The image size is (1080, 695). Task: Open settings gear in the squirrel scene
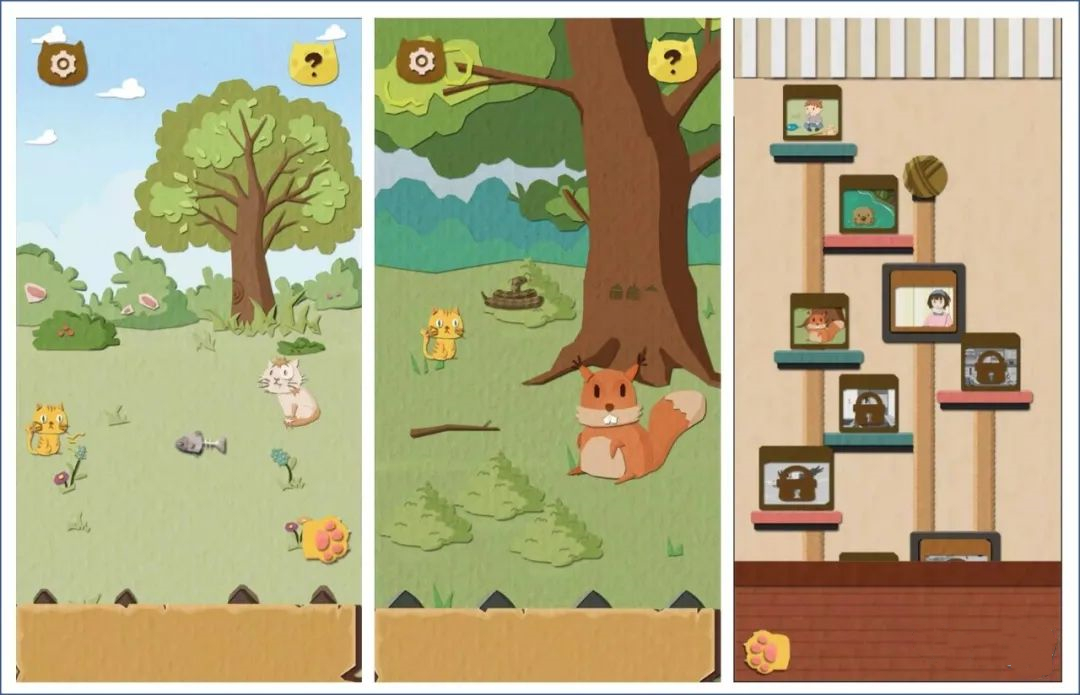click(421, 62)
